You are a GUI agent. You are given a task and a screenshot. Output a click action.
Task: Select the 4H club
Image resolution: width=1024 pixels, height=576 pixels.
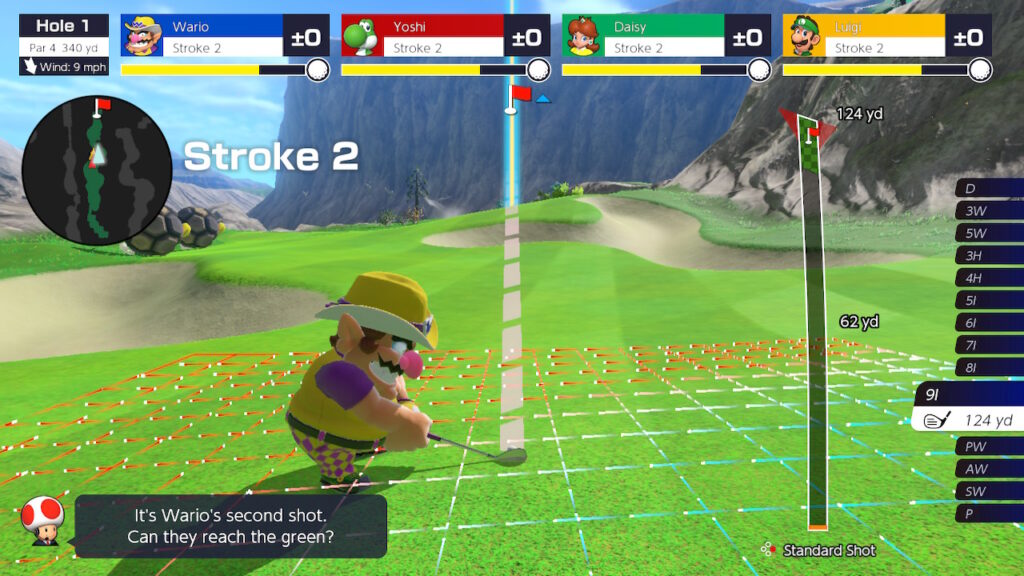988,278
